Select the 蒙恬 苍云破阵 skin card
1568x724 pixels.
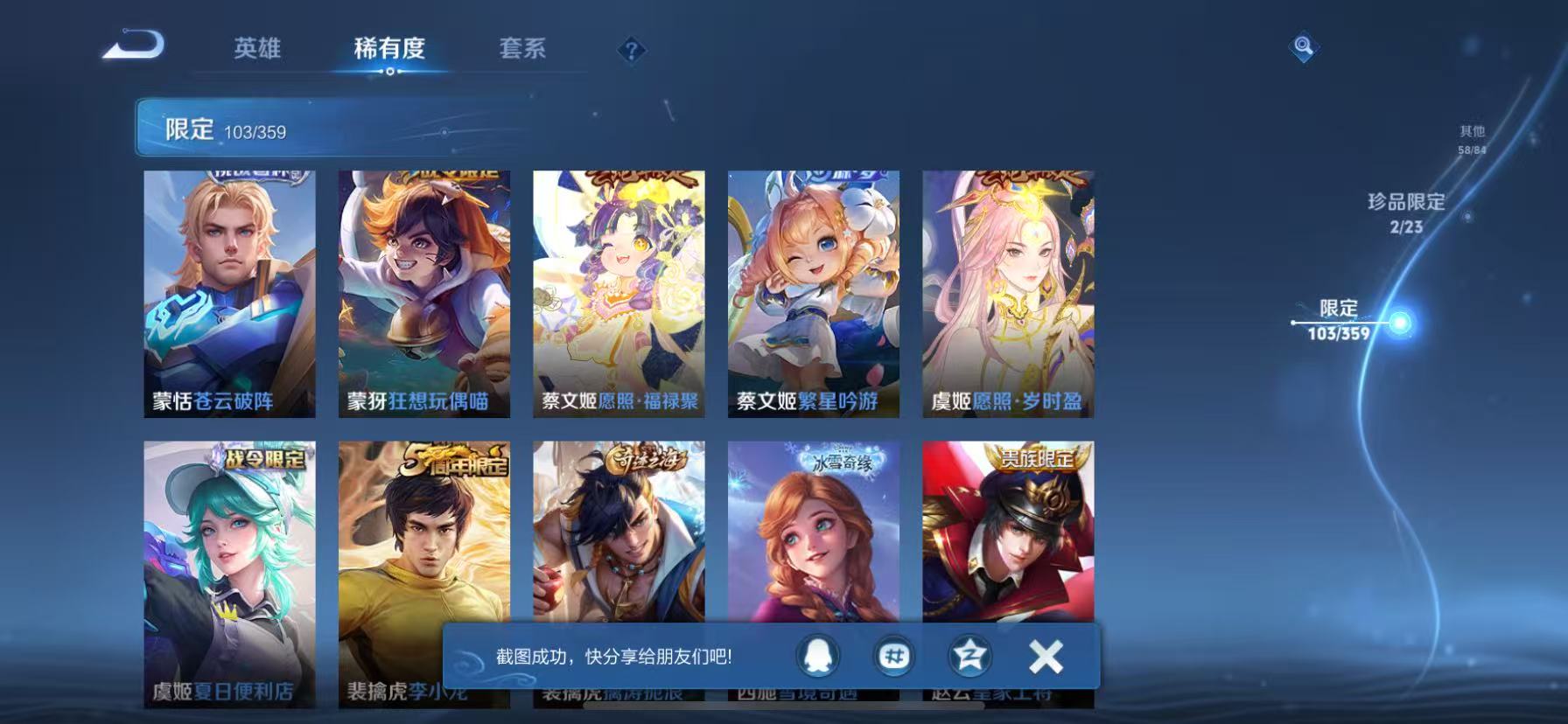(x=229, y=293)
